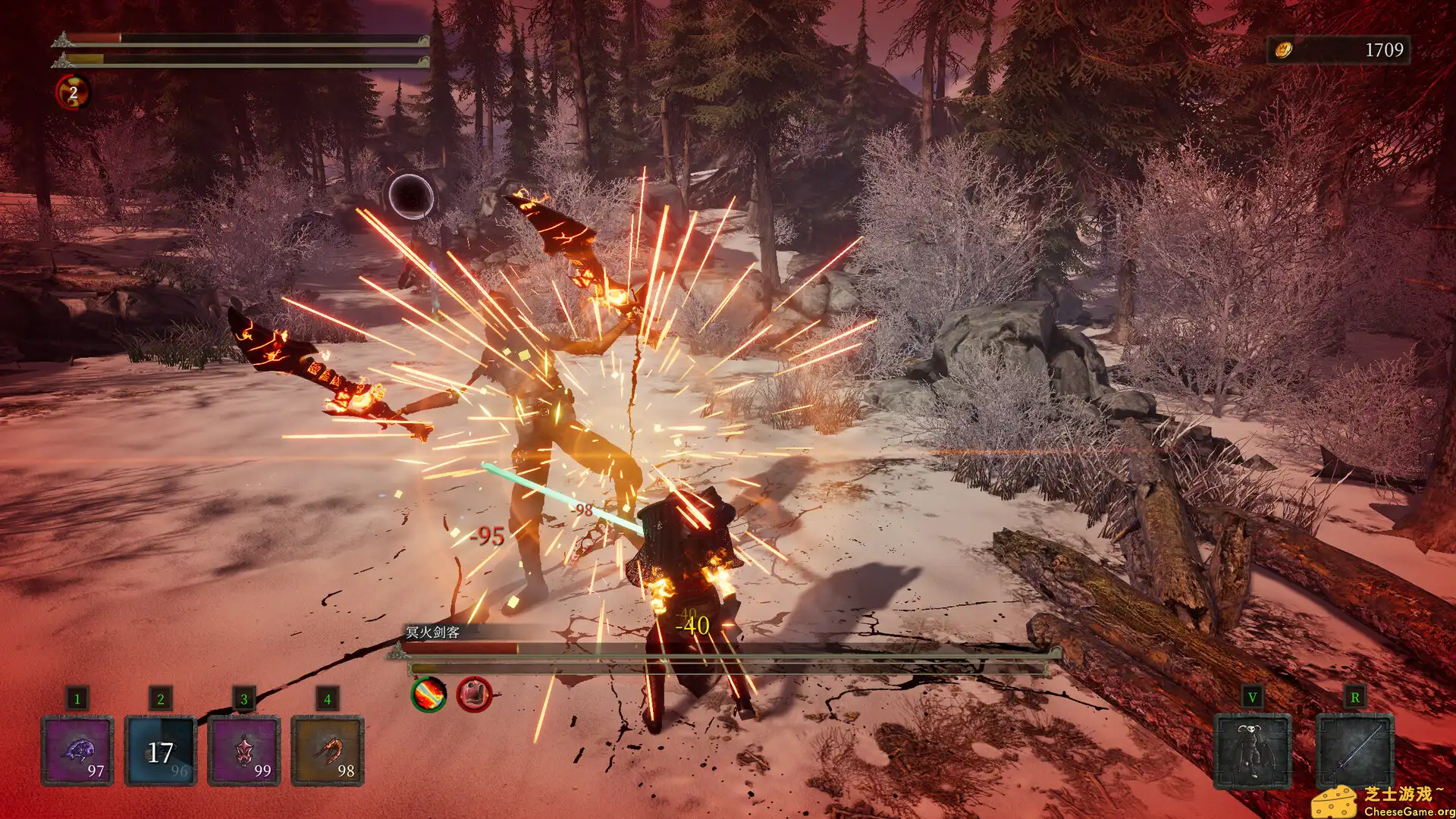Select the orange shrimp item slot
Screen dimensions: 1456x819
(328, 751)
